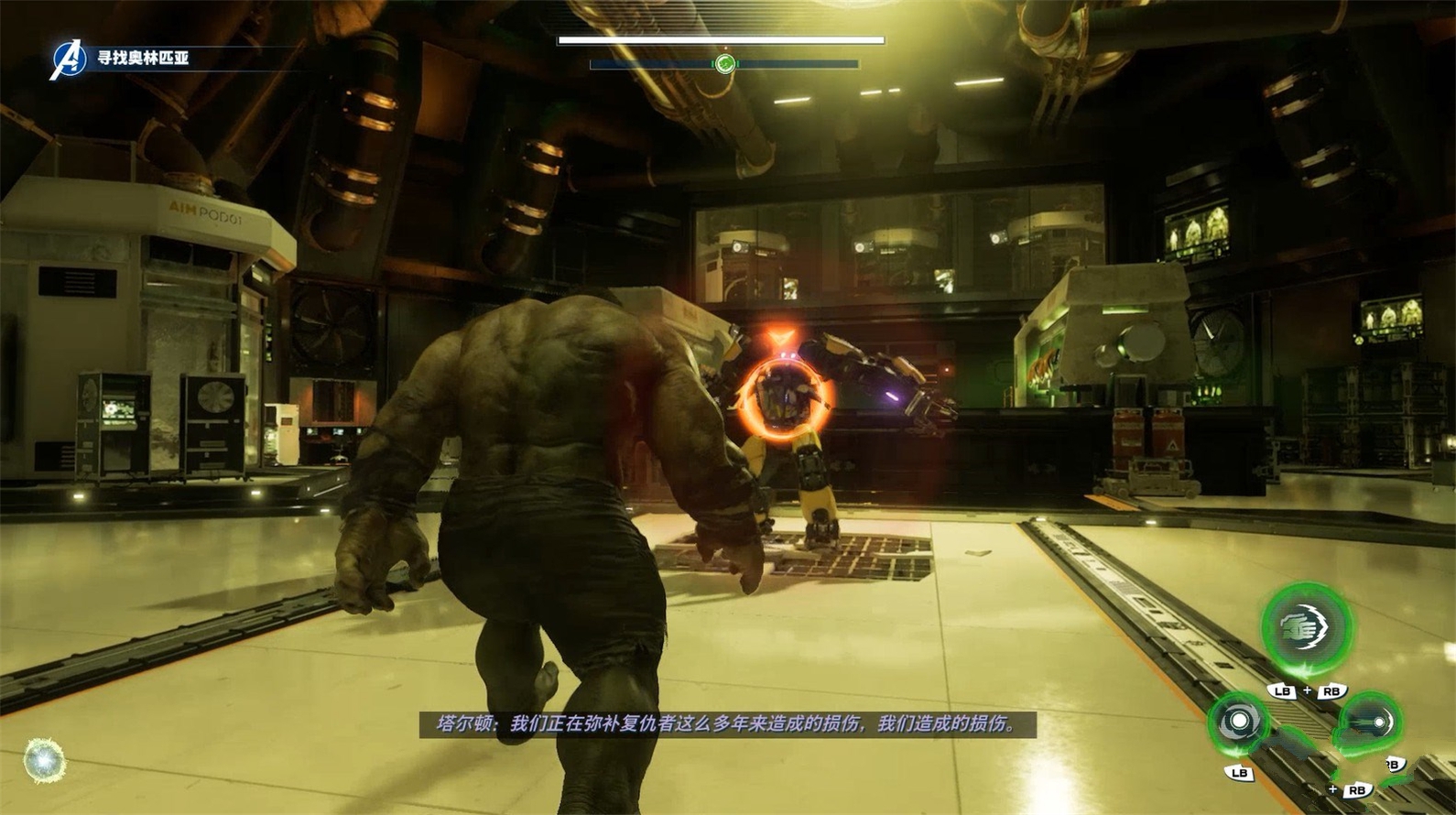Select the green objective marker on the compass
Screen dimensions: 1456x815
[x=724, y=63]
